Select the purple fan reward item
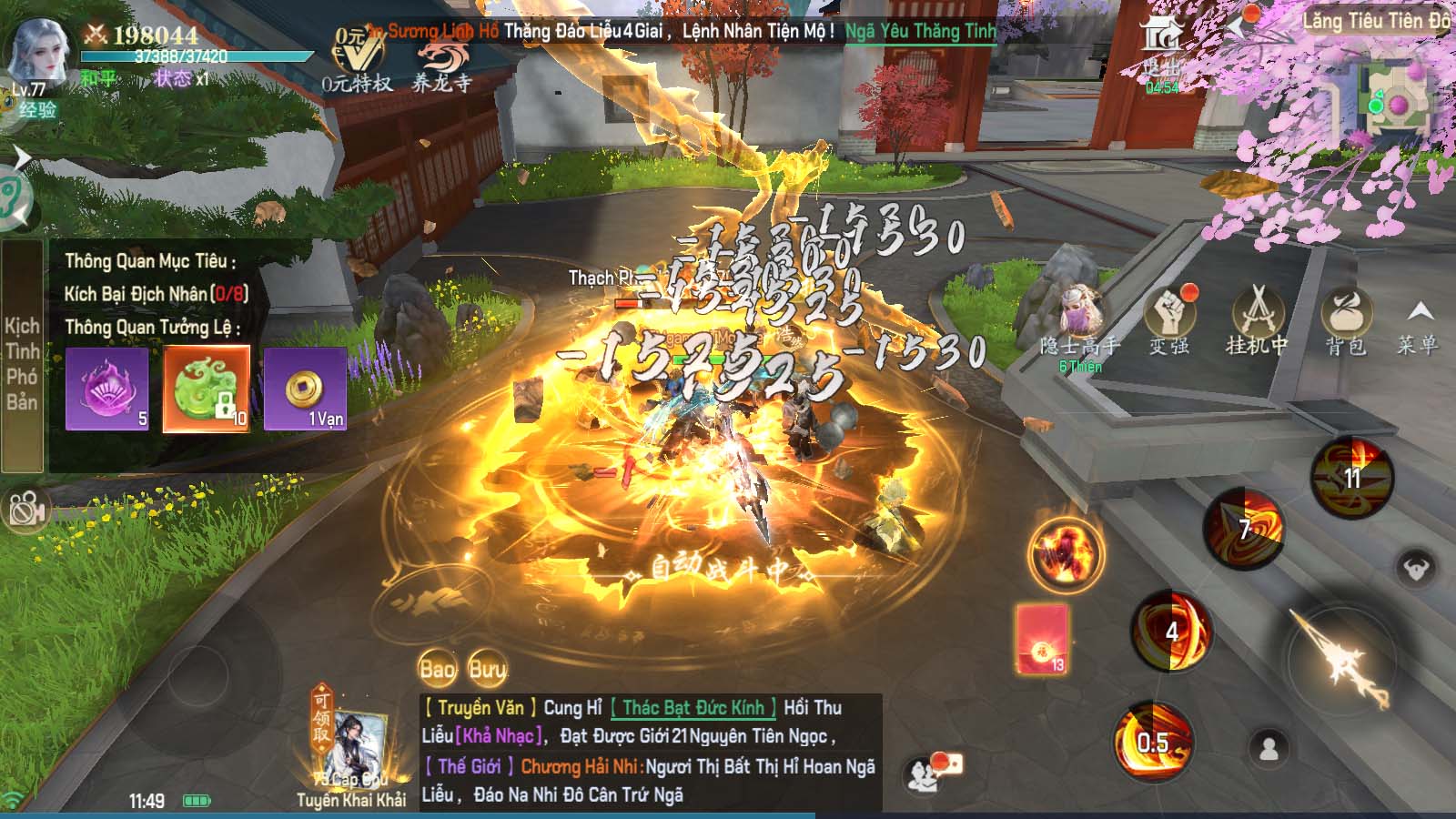This screenshot has height=819, width=1456. coord(106,389)
